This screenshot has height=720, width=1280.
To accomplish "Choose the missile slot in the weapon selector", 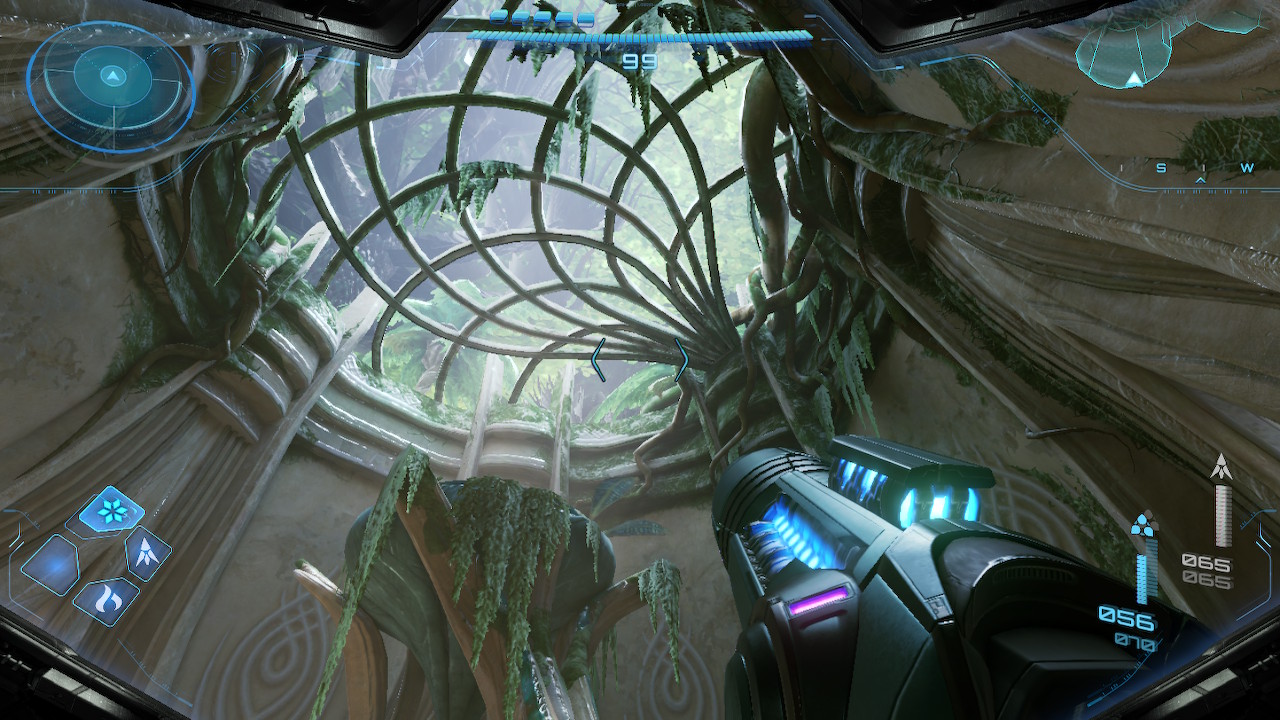I will coord(146,553).
